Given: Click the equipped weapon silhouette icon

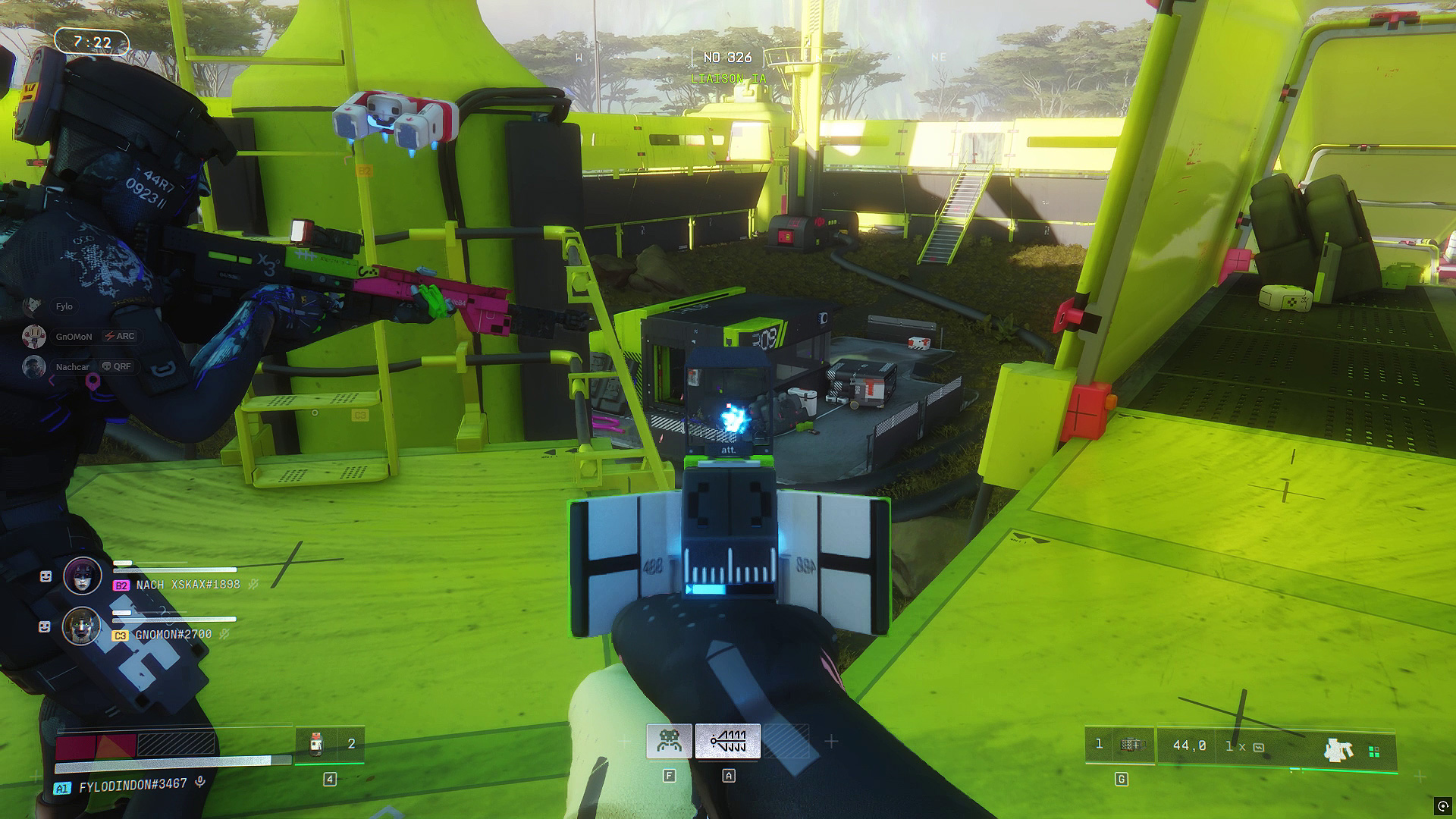Looking at the screenshot, I should pos(1338,750).
